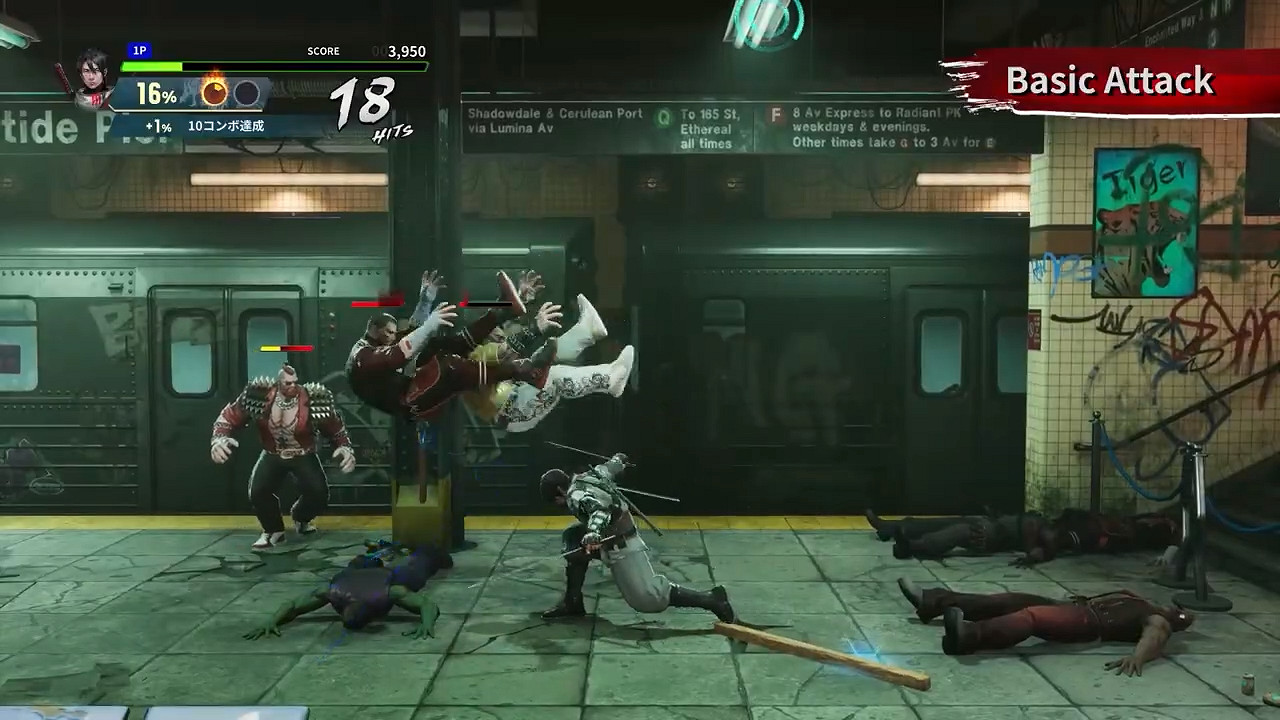Screen dimensions: 1280x720
Task: Click the empty dark special gauge orb
Action: click(x=247, y=94)
